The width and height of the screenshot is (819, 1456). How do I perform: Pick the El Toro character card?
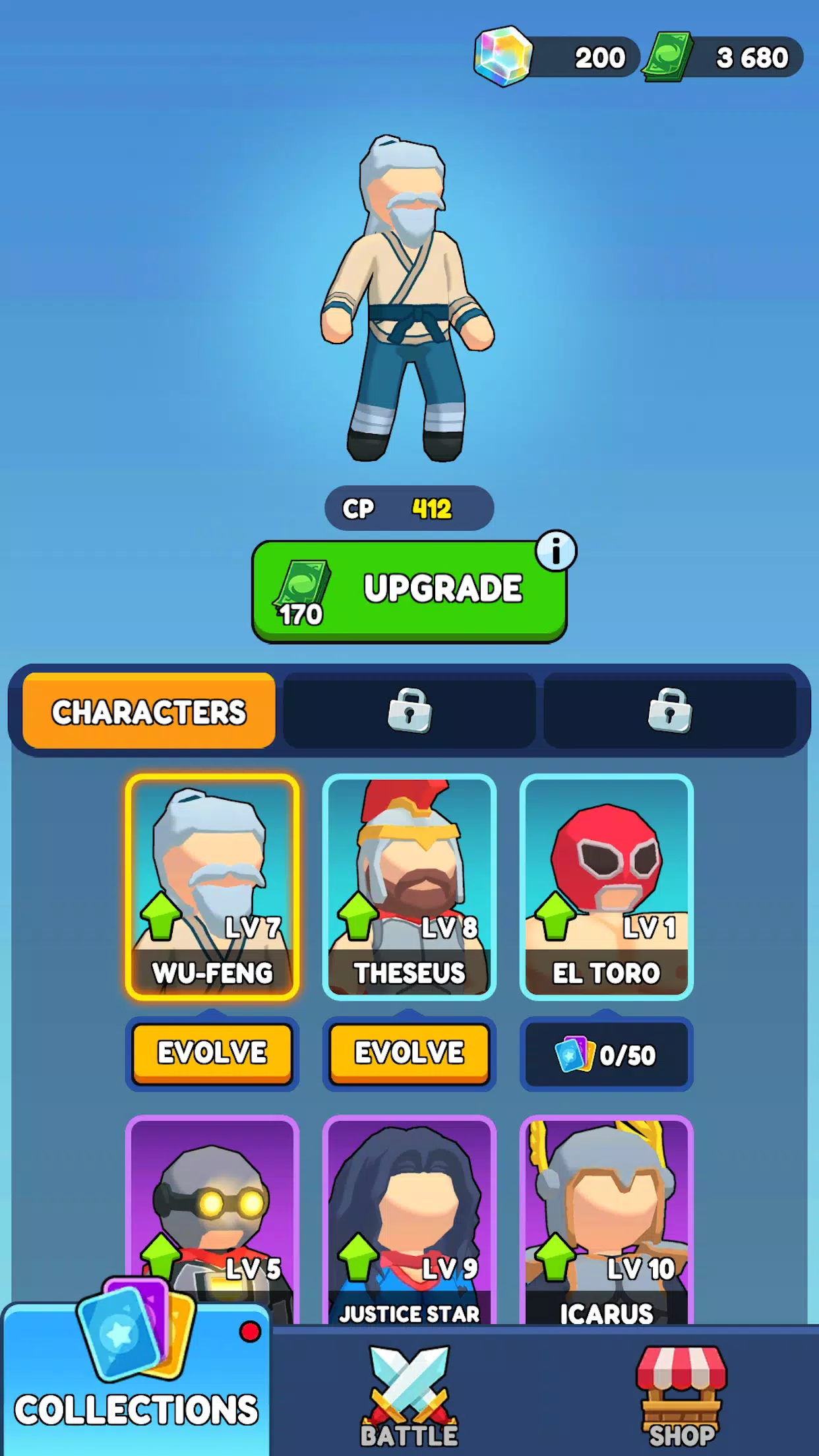point(606,887)
